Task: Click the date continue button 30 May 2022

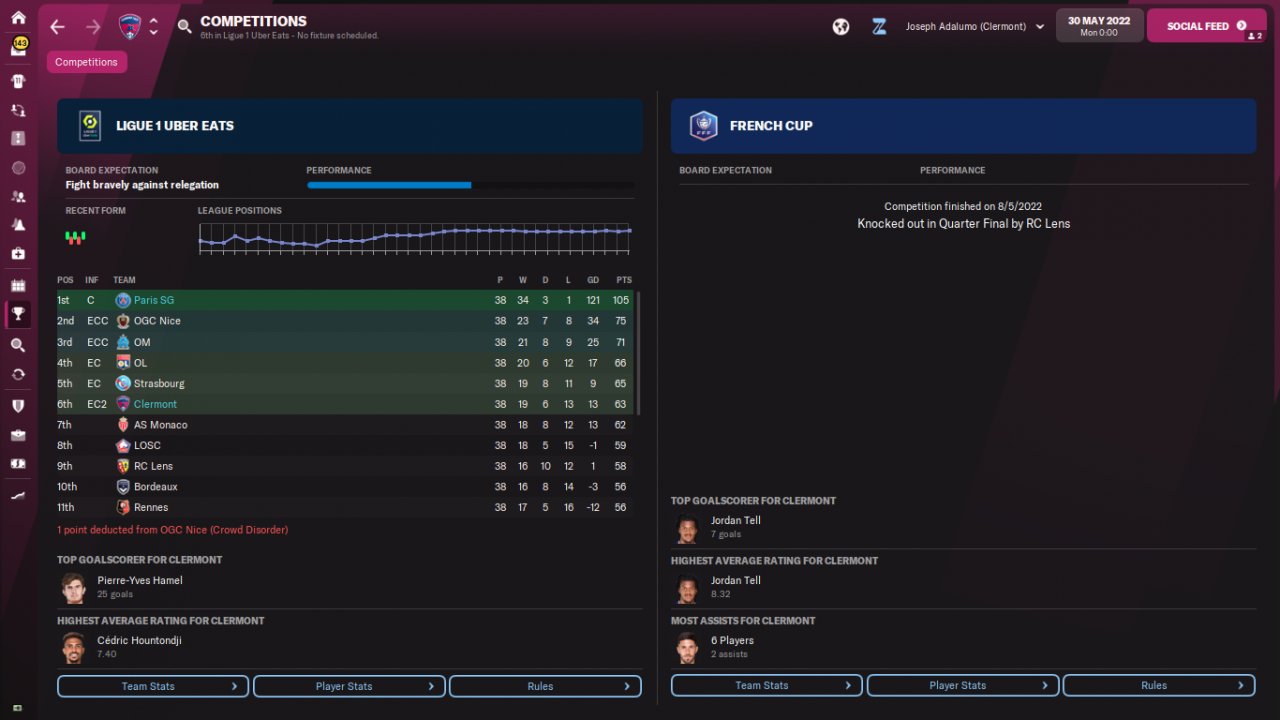Action: [x=1099, y=26]
